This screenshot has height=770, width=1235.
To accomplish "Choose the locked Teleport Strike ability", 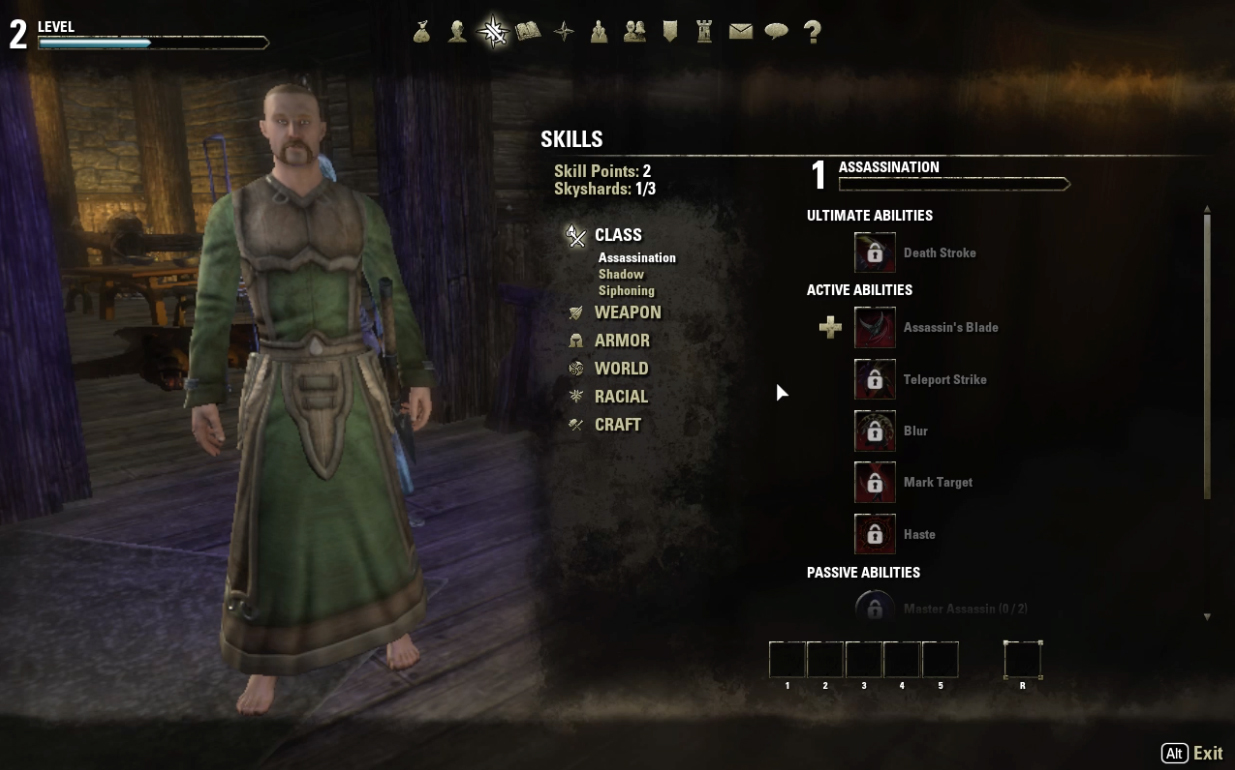I will coord(875,380).
